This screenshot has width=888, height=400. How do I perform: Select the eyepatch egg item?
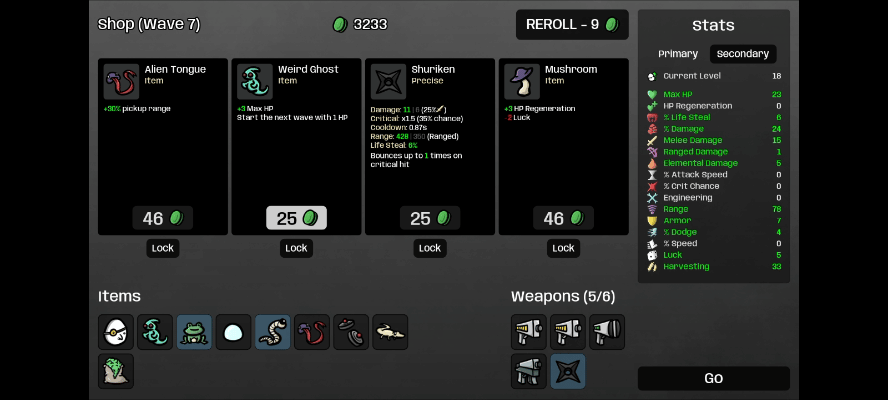click(116, 332)
